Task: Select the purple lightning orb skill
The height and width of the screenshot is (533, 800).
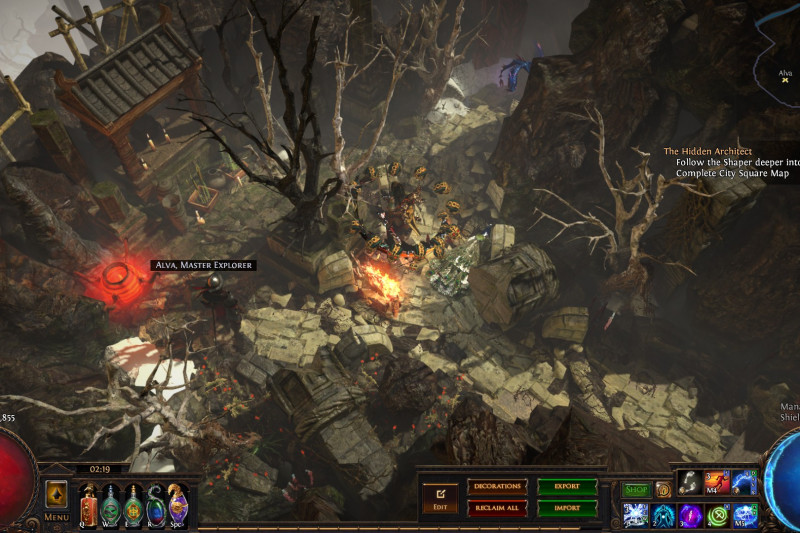Action: pyautogui.click(x=690, y=514)
